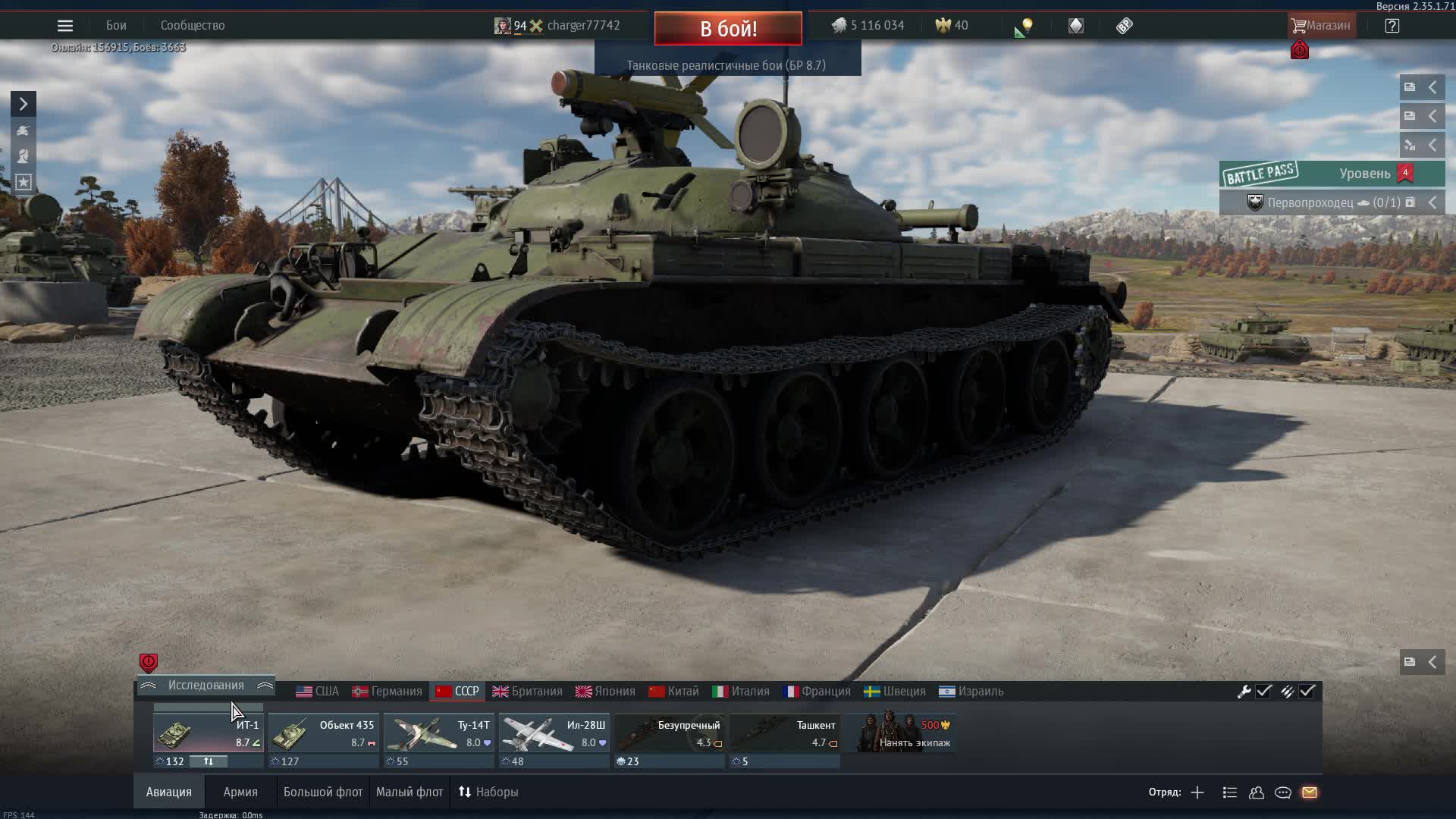Screen dimensions: 1456x819
Task: Click the red warning exclamation above research panel
Action: click(148, 662)
